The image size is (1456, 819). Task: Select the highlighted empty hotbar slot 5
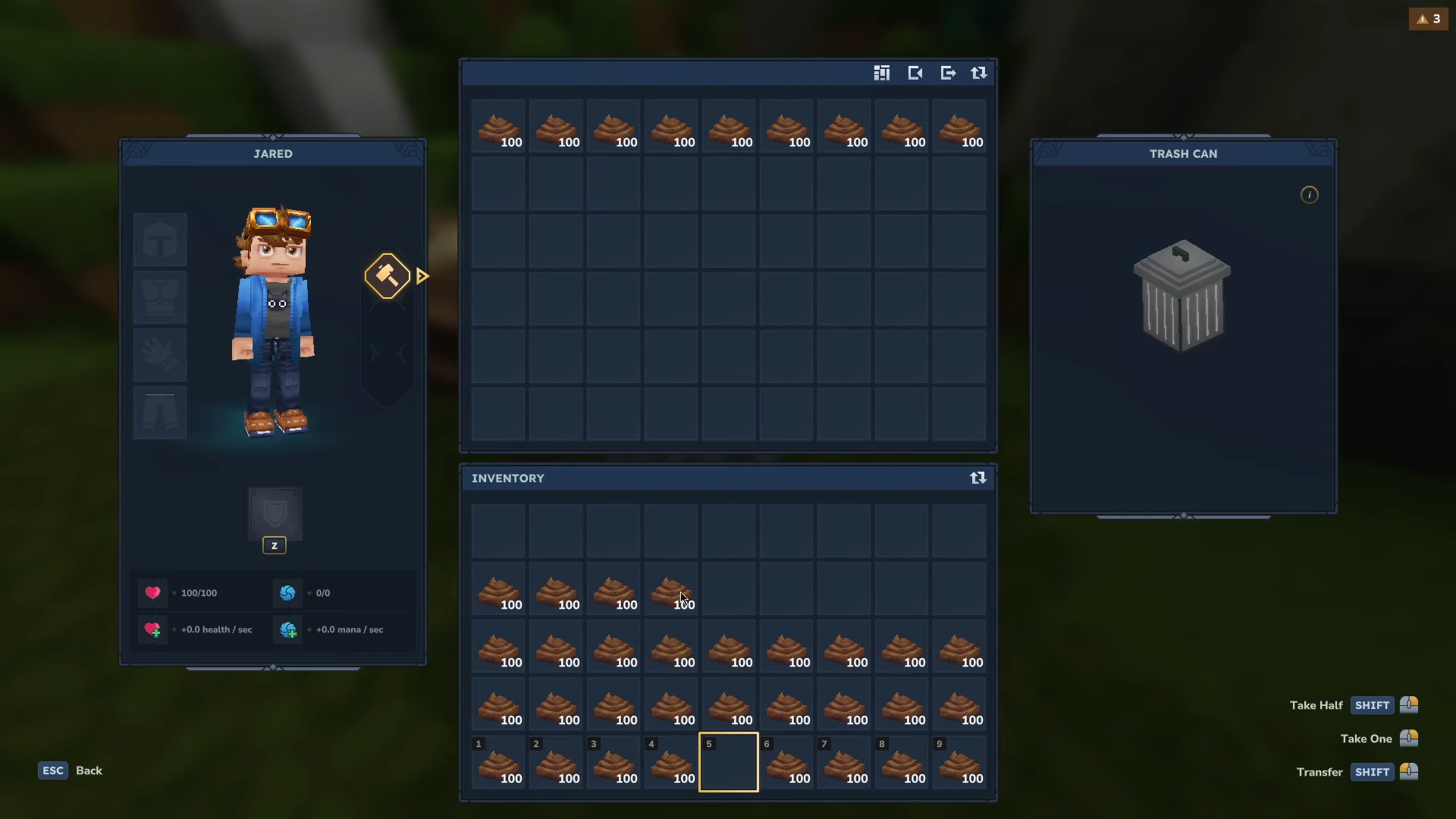coord(728,762)
